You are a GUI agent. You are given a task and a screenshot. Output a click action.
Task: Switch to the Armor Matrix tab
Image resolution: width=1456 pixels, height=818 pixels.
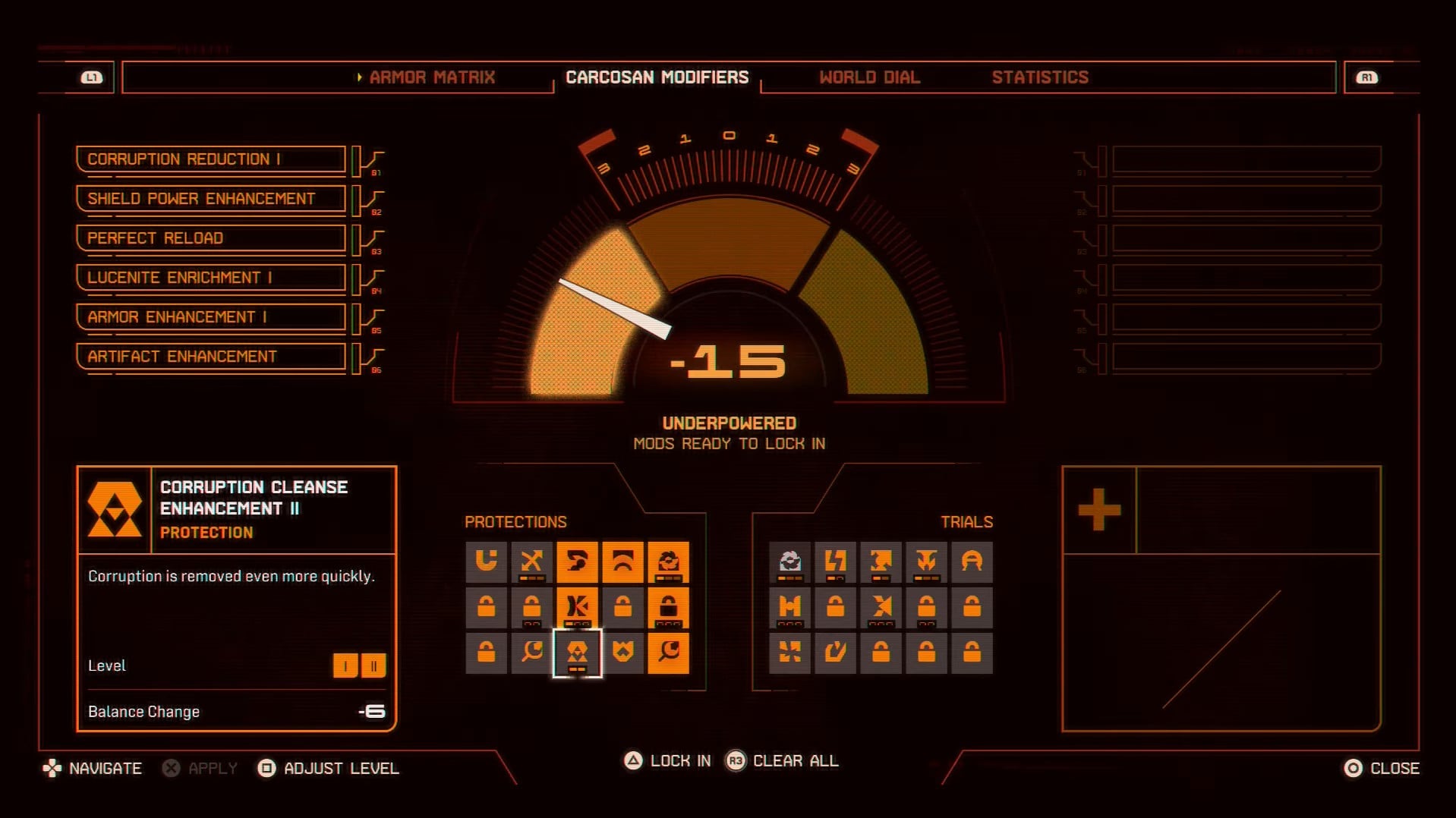431,77
